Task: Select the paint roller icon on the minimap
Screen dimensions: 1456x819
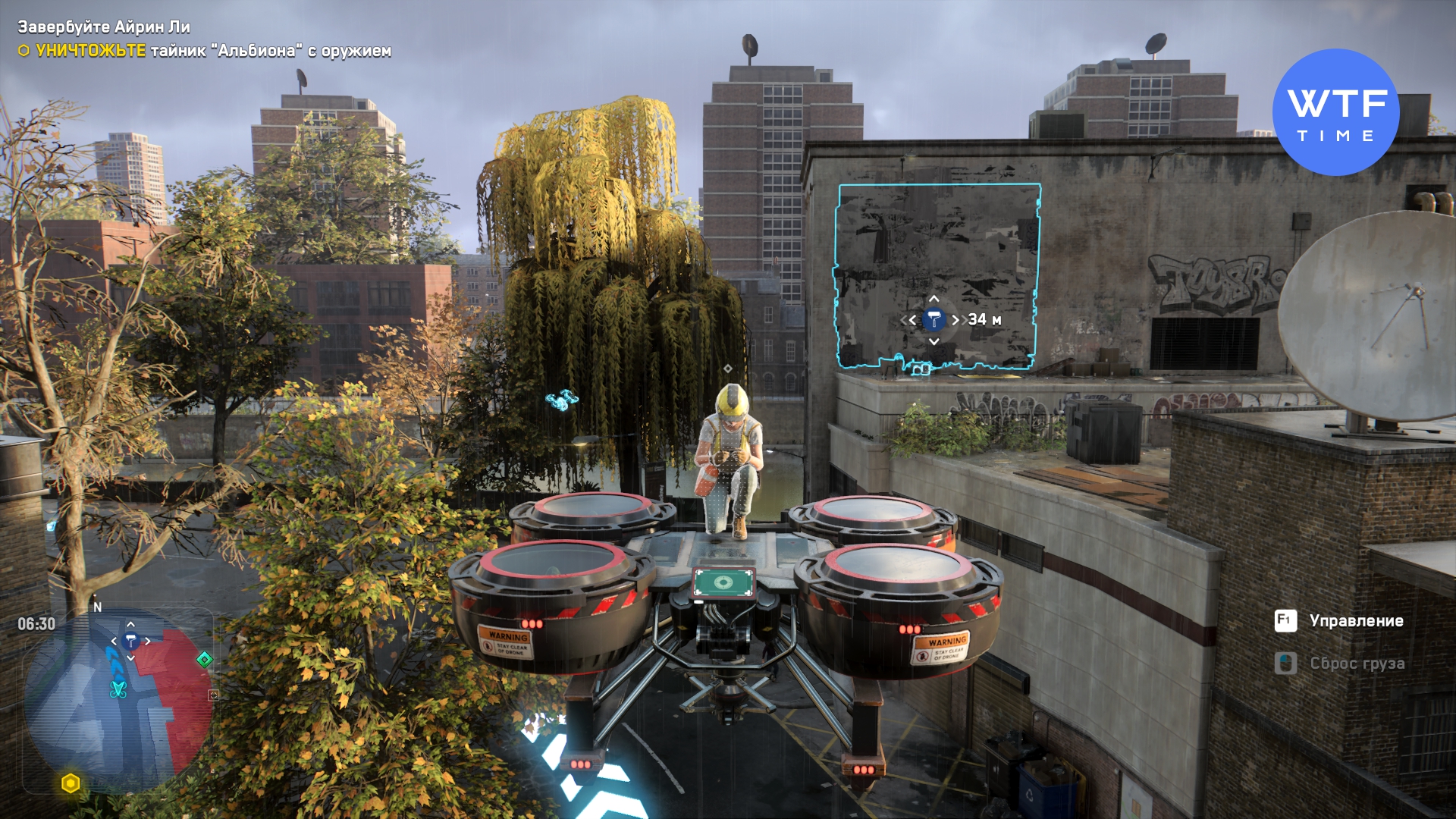Action: (x=130, y=642)
